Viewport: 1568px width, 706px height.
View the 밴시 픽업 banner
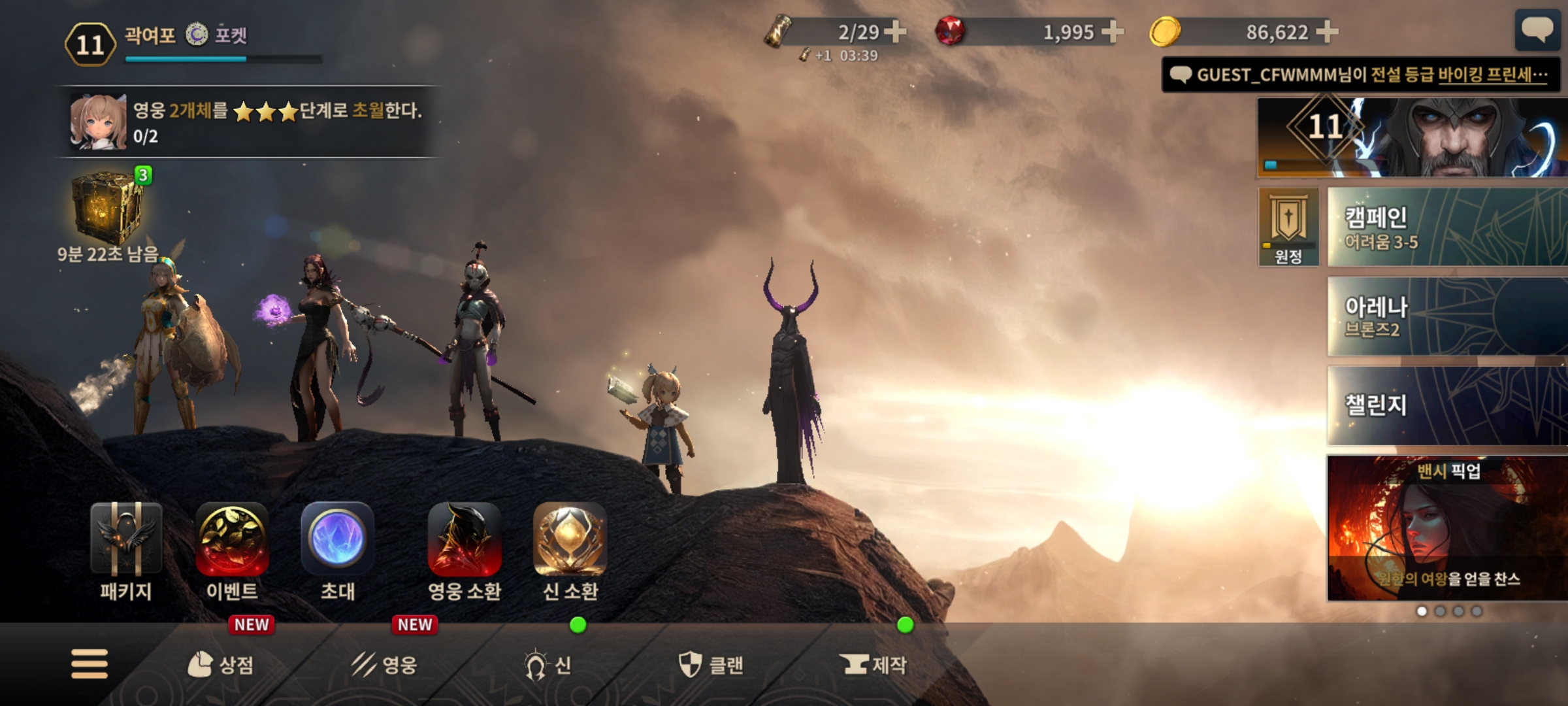1446,528
